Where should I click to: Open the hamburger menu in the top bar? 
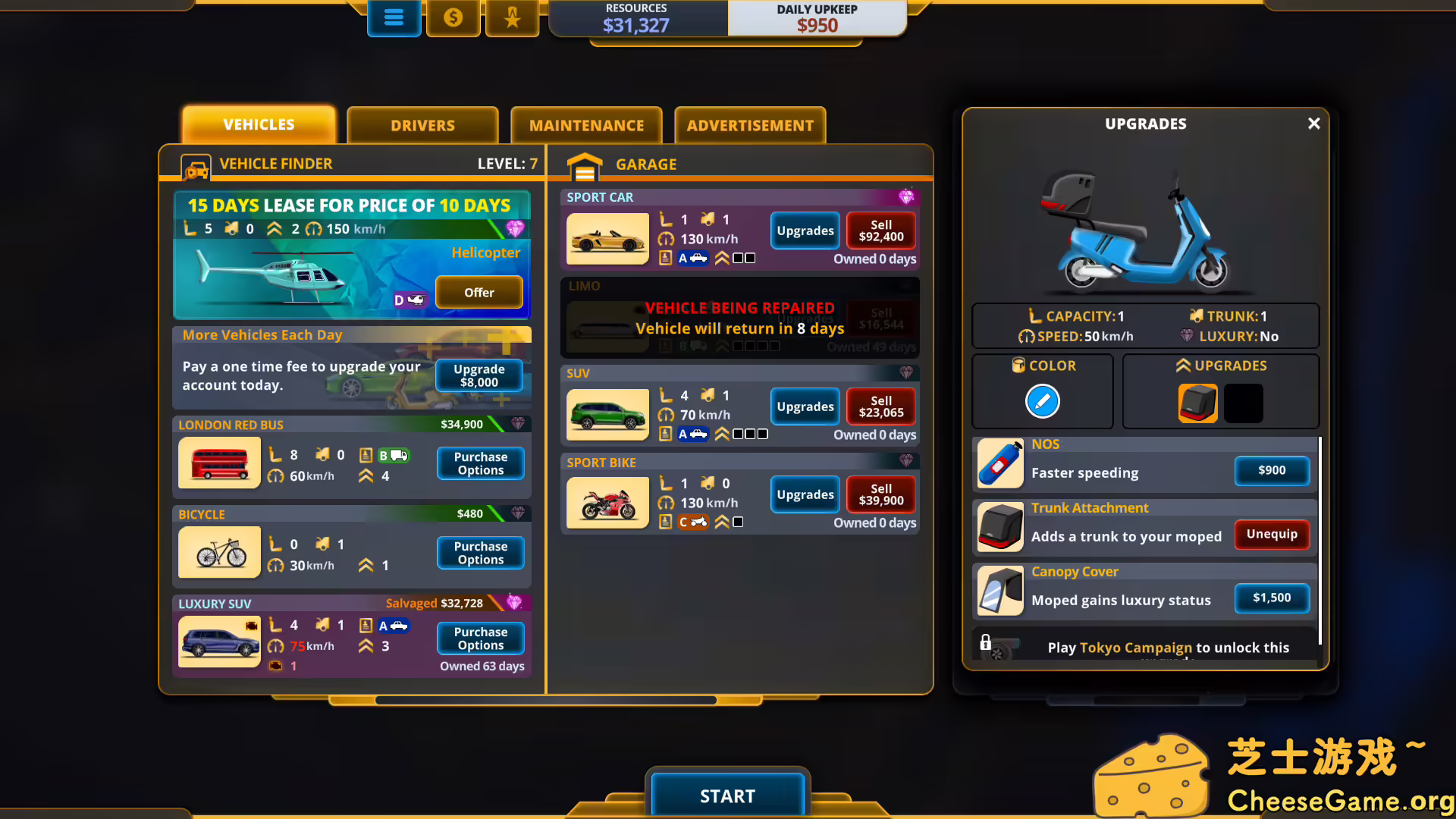(394, 17)
